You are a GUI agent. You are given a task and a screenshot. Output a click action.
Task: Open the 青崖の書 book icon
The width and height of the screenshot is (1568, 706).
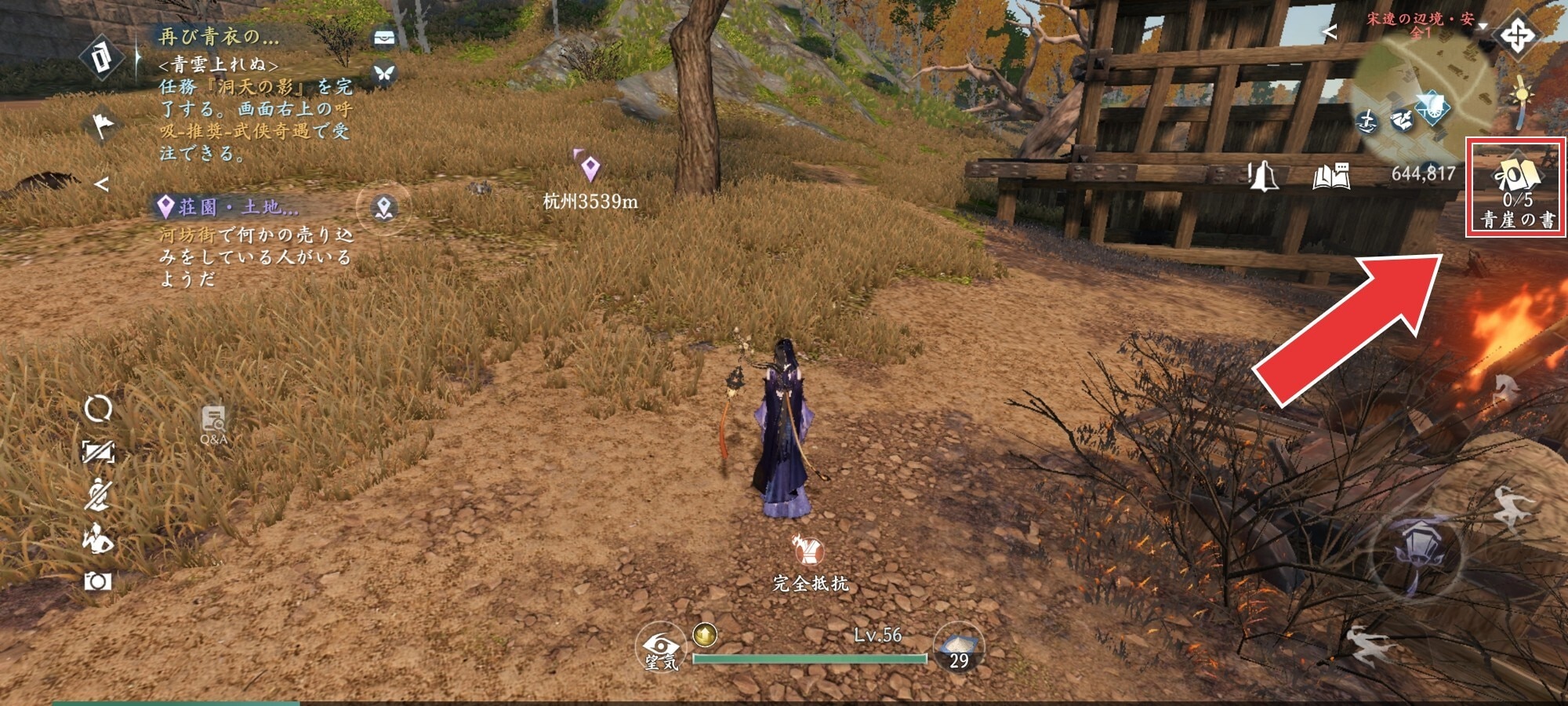point(1515,187)
